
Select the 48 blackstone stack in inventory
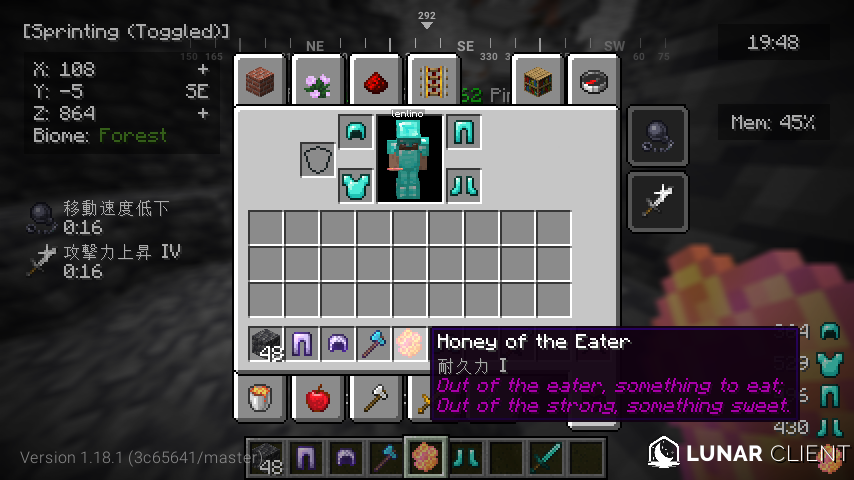pyautogui.click(x=266, y=343)
